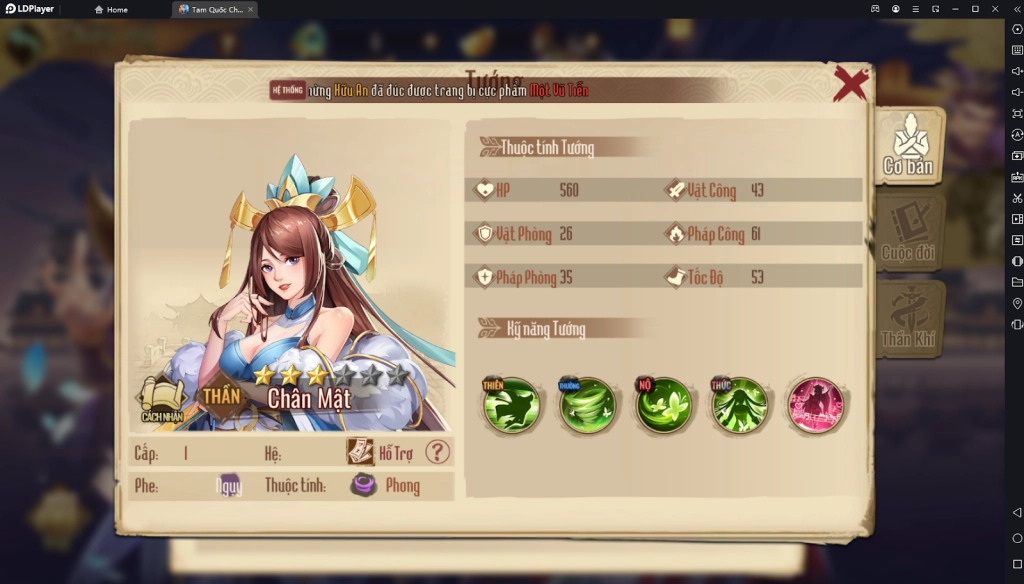Select the Nộ butterfly skill icon

pyautogui.click(x=664, y=405)
